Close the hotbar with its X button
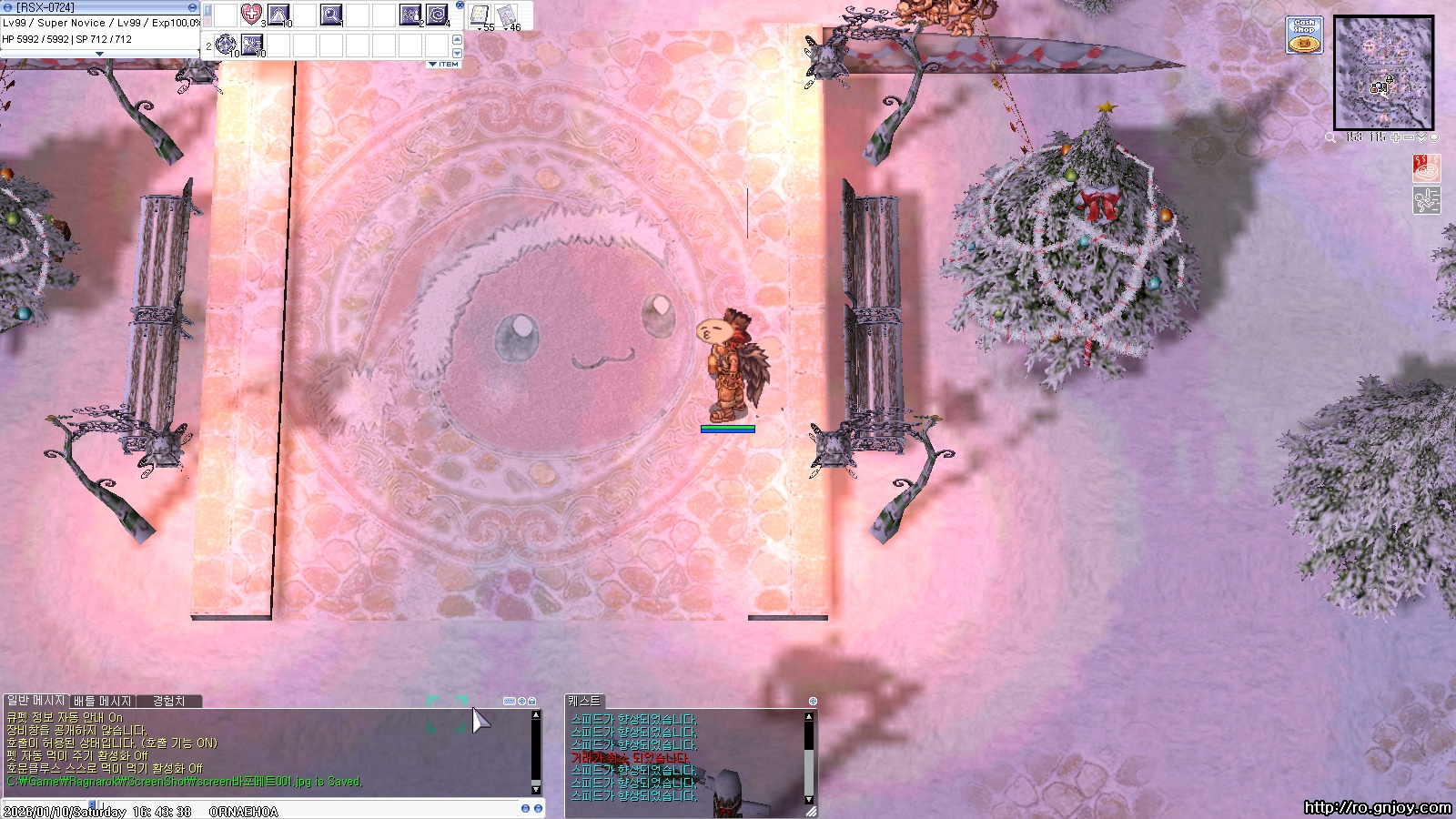The height and width of the screenshot is (819, 1456). (x=460, y=5)
